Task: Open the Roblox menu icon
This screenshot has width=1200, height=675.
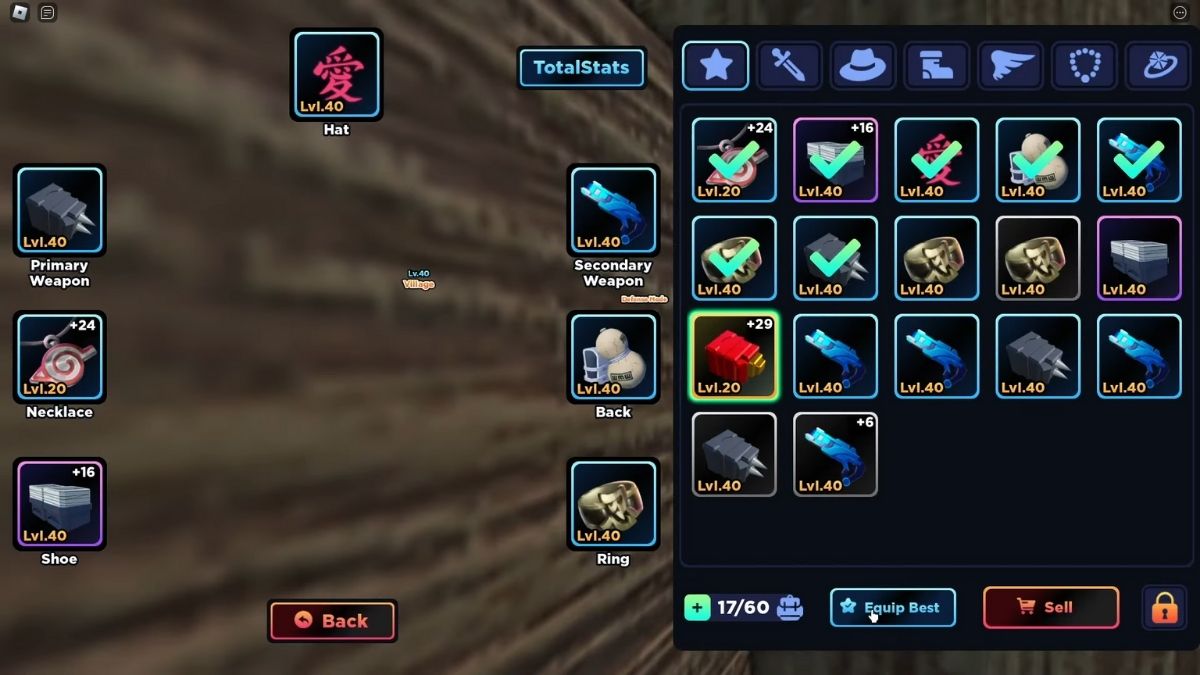Action: pos(19,13)
